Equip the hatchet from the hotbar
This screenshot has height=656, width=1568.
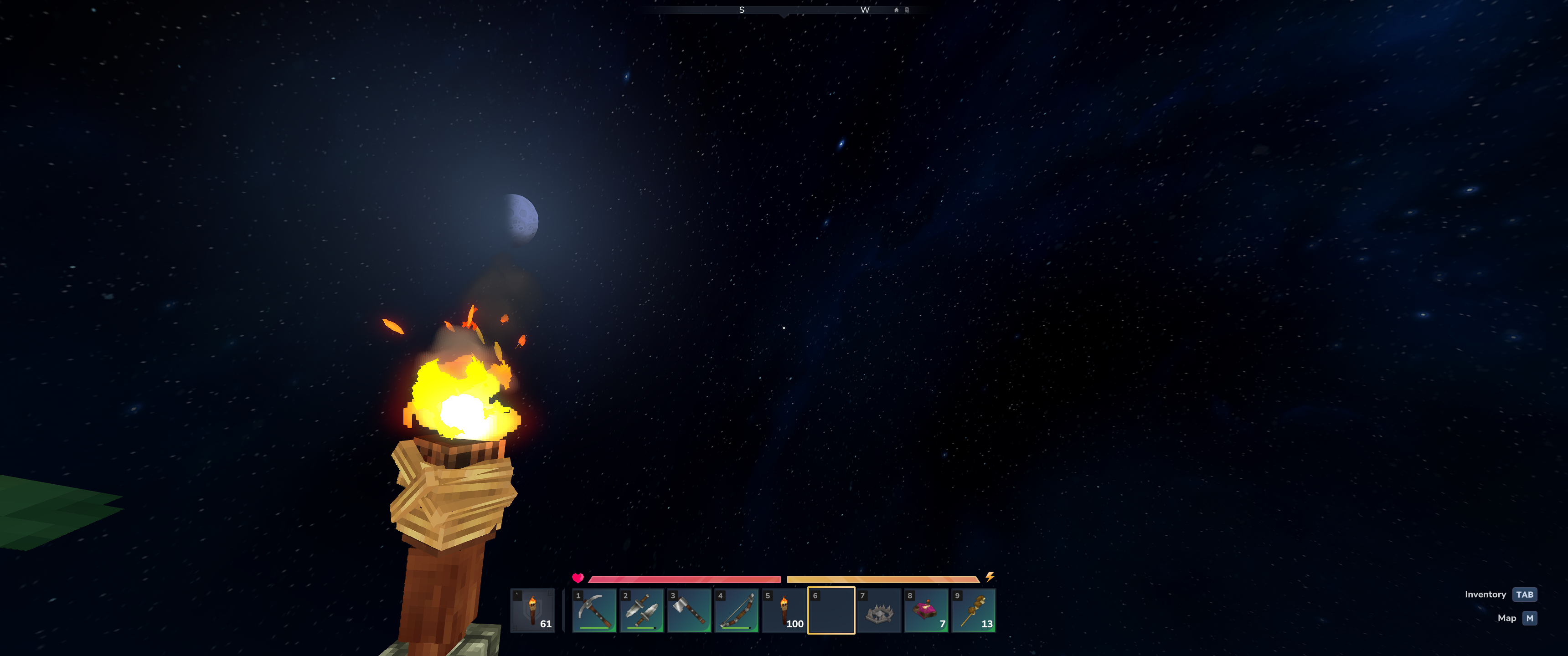pos(689,610)
